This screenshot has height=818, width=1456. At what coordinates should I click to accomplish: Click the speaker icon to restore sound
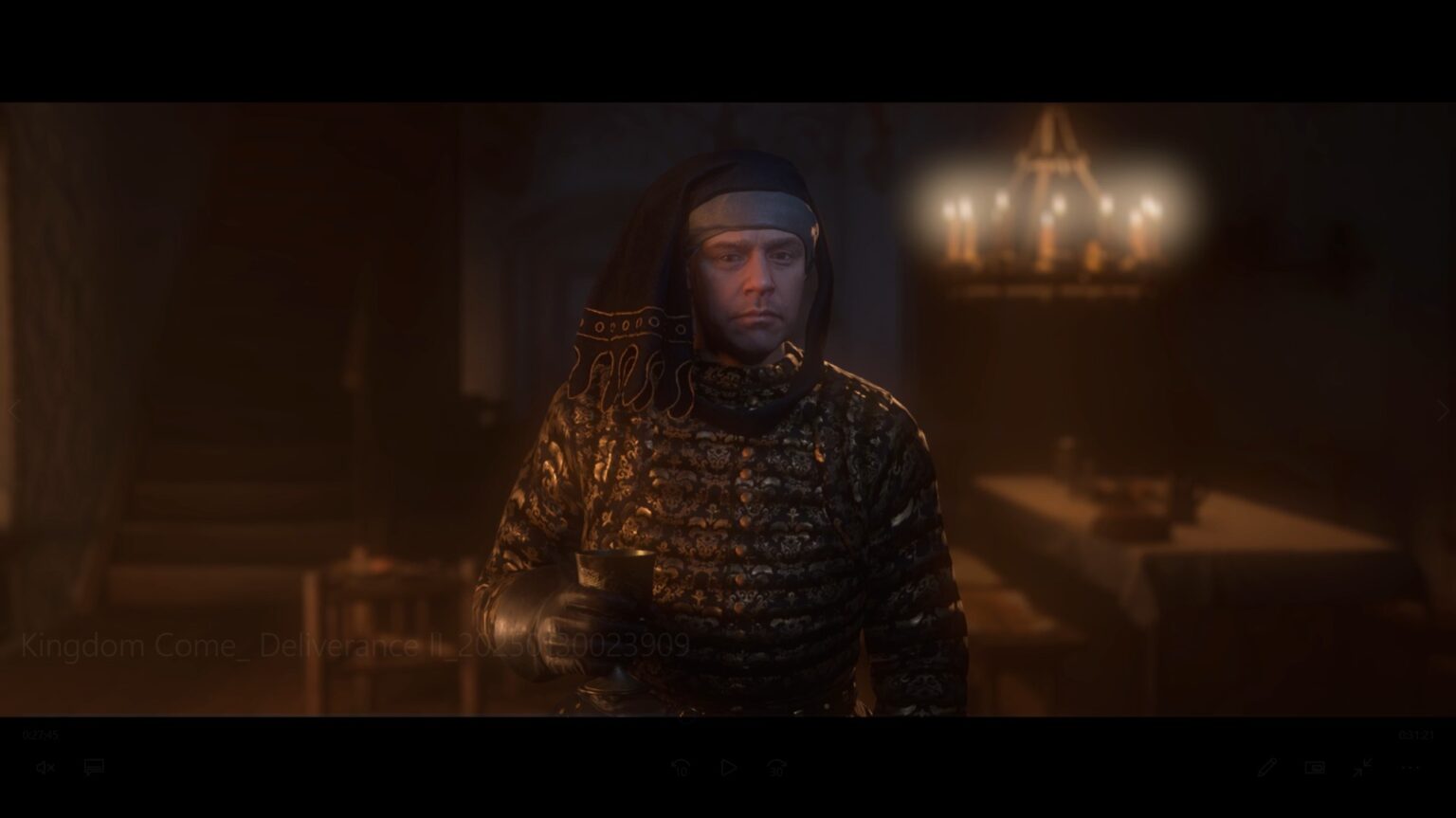pos(44,768)
